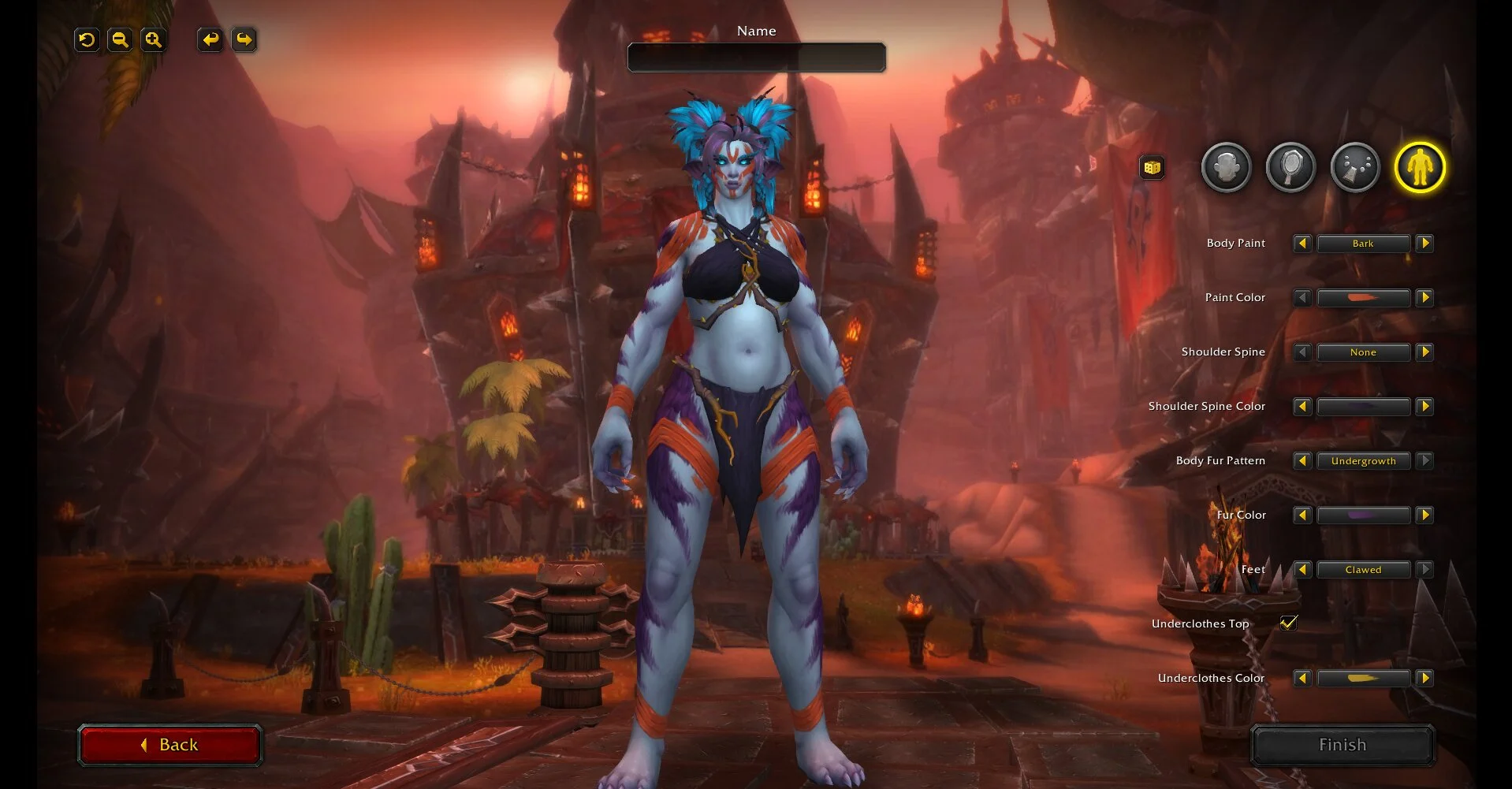Toggle the Underclothes Top checkbox
This screenshot has width=1512, height=789.
pyautogui.click(x=1288, y=623)
